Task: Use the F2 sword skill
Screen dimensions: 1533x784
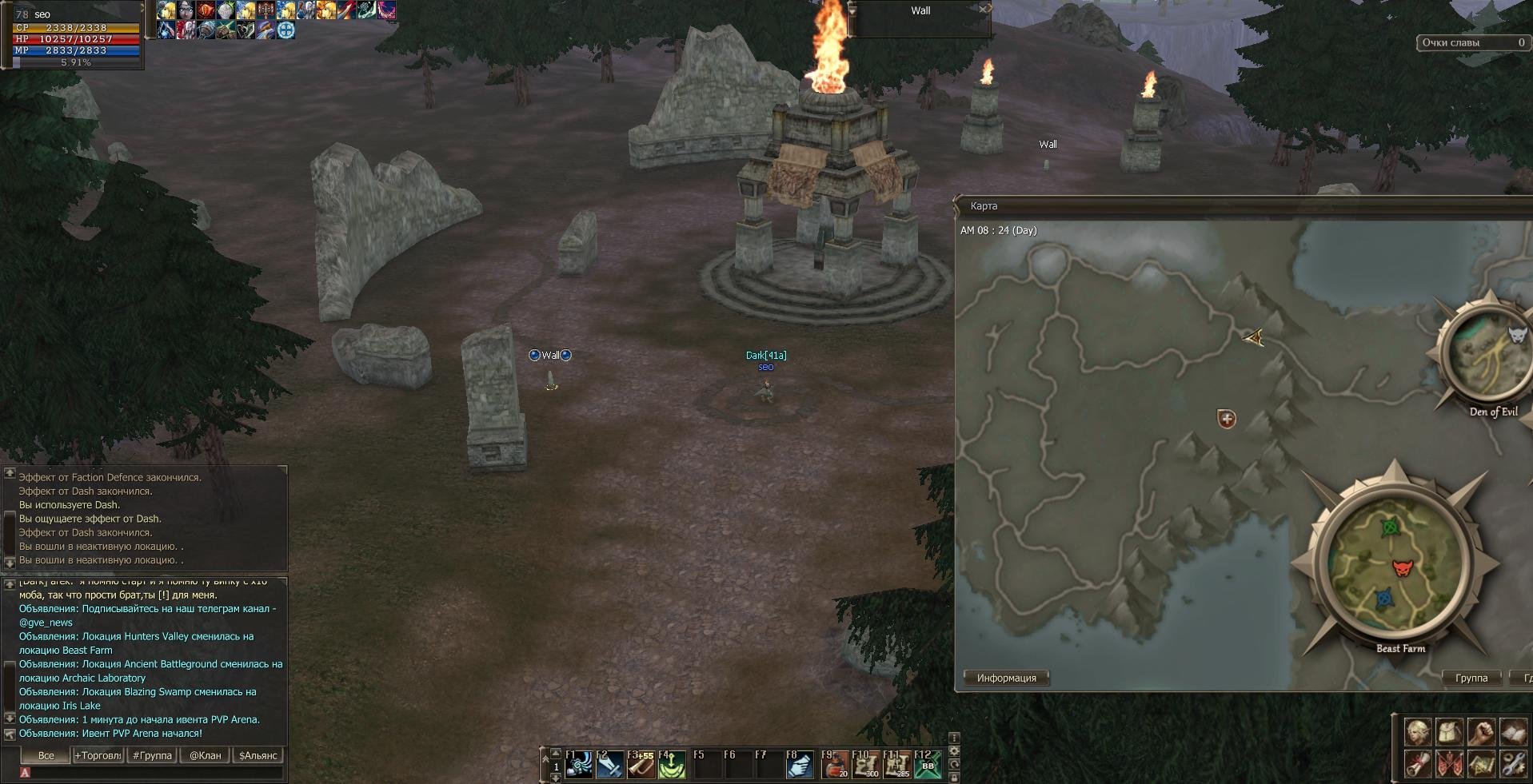Action: click(609, 765)
